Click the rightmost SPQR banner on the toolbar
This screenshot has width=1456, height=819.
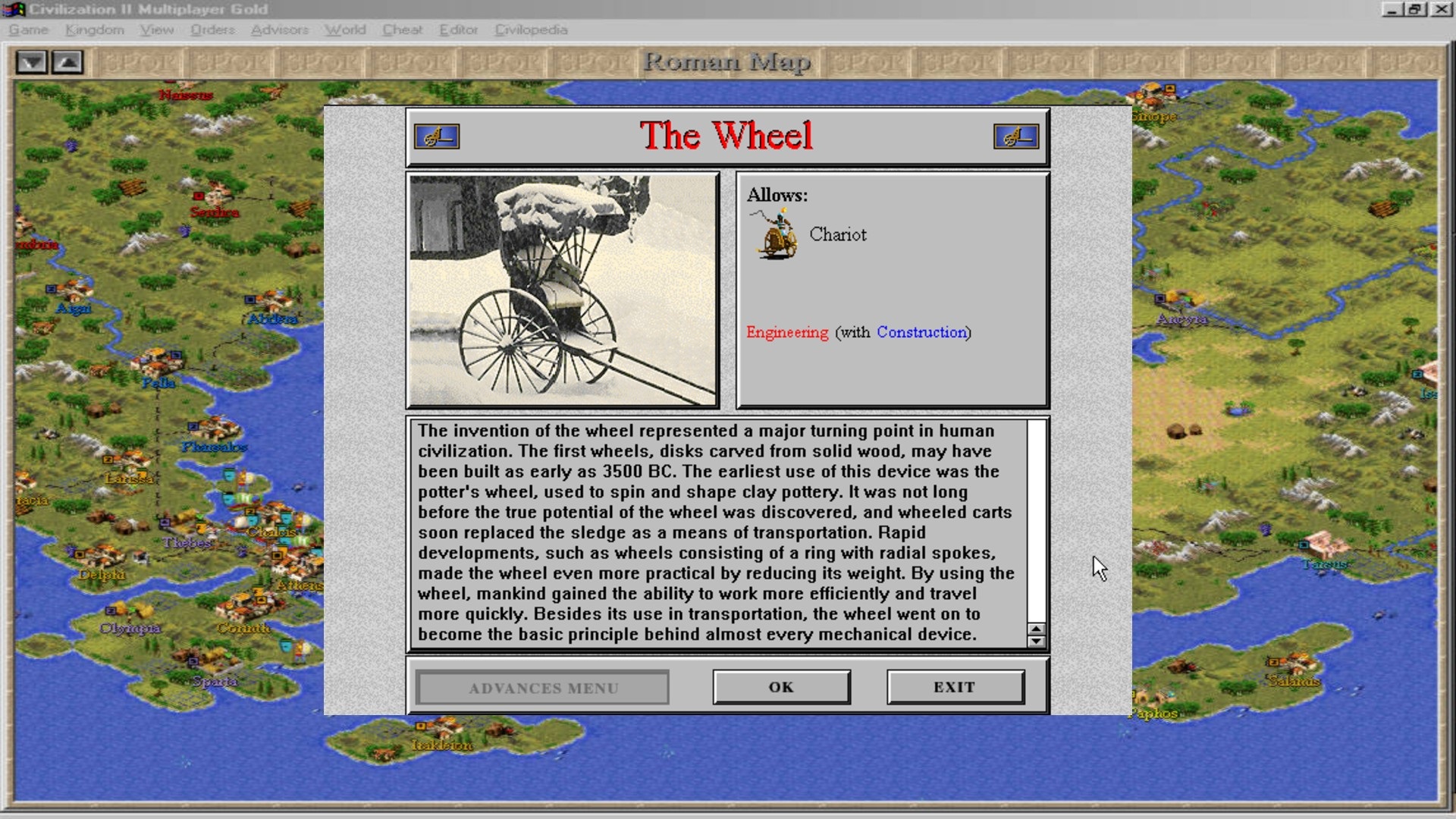tap(1412, 62)
